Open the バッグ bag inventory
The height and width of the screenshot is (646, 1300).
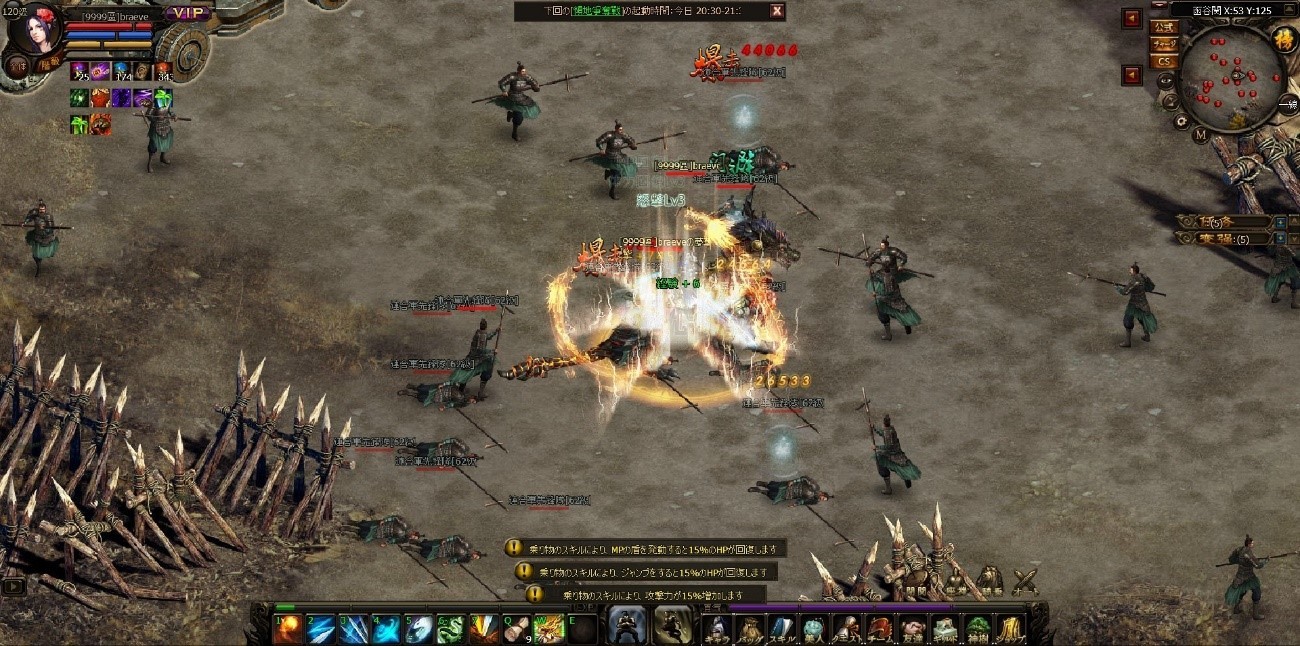tap(749, 628)
